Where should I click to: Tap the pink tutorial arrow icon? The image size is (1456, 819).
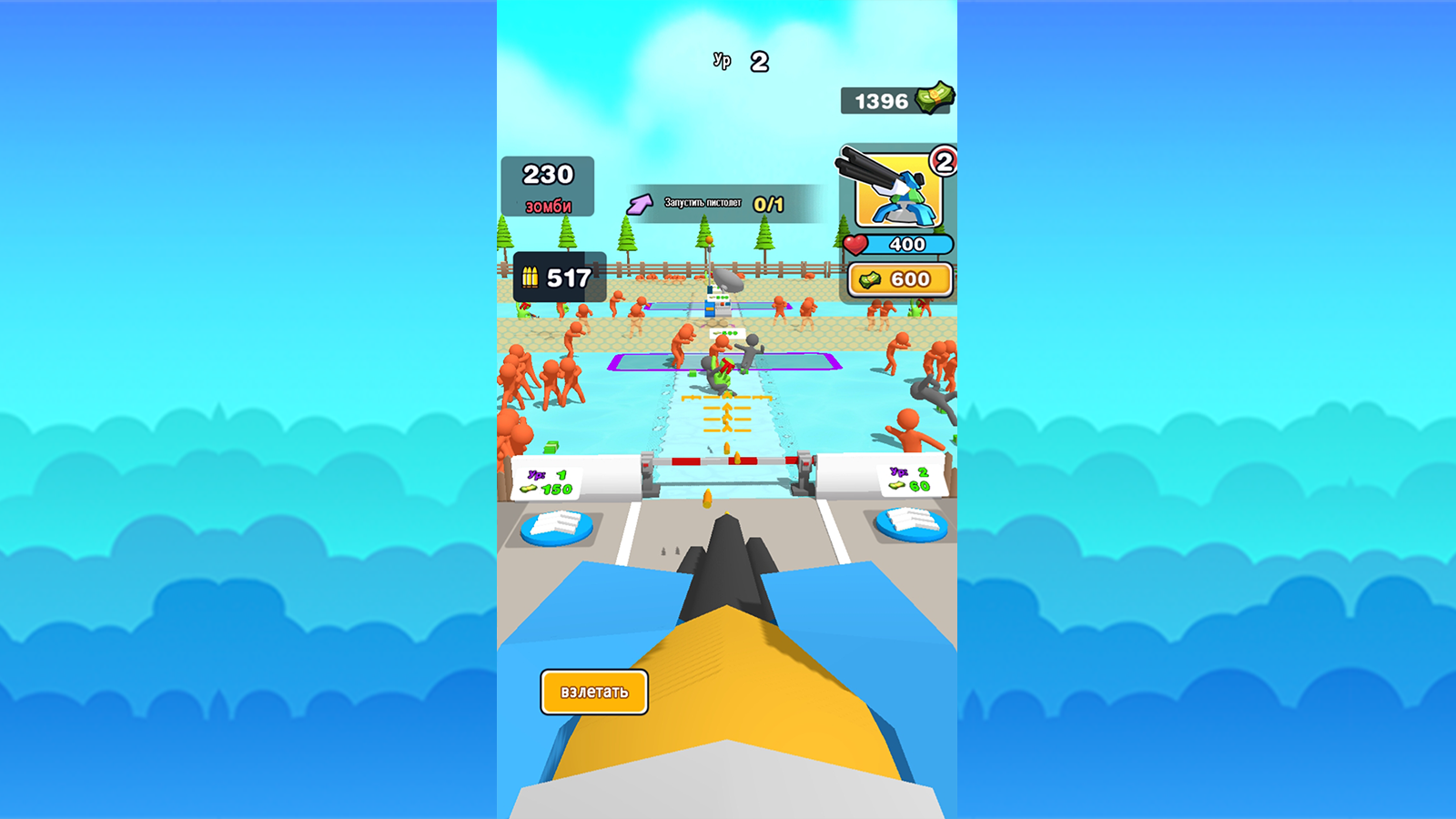coord(640,203)
